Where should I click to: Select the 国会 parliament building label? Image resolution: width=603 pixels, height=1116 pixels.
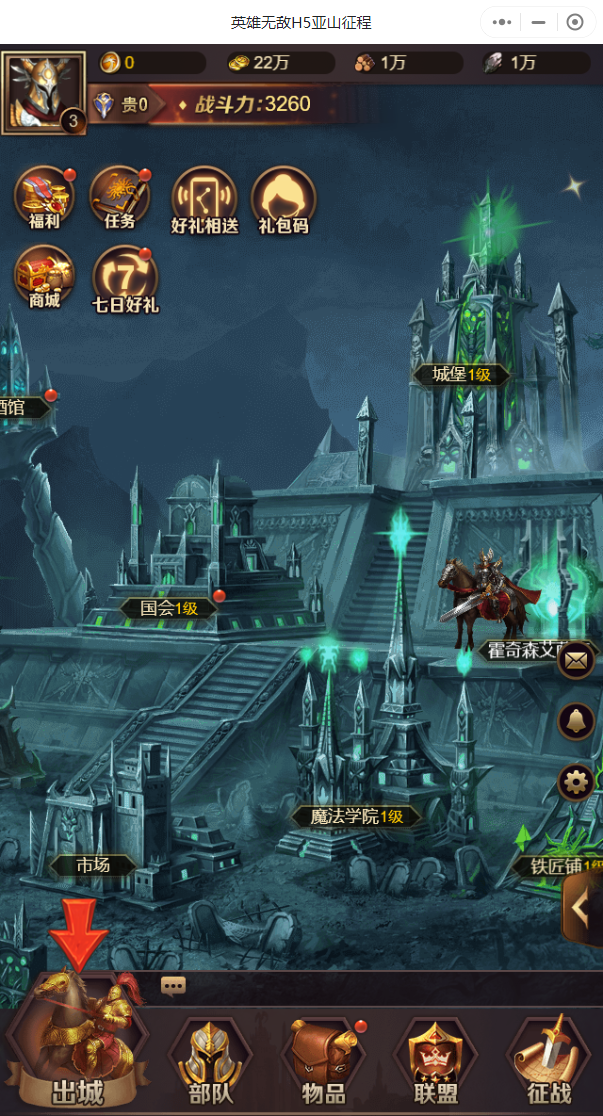[168, 607]
